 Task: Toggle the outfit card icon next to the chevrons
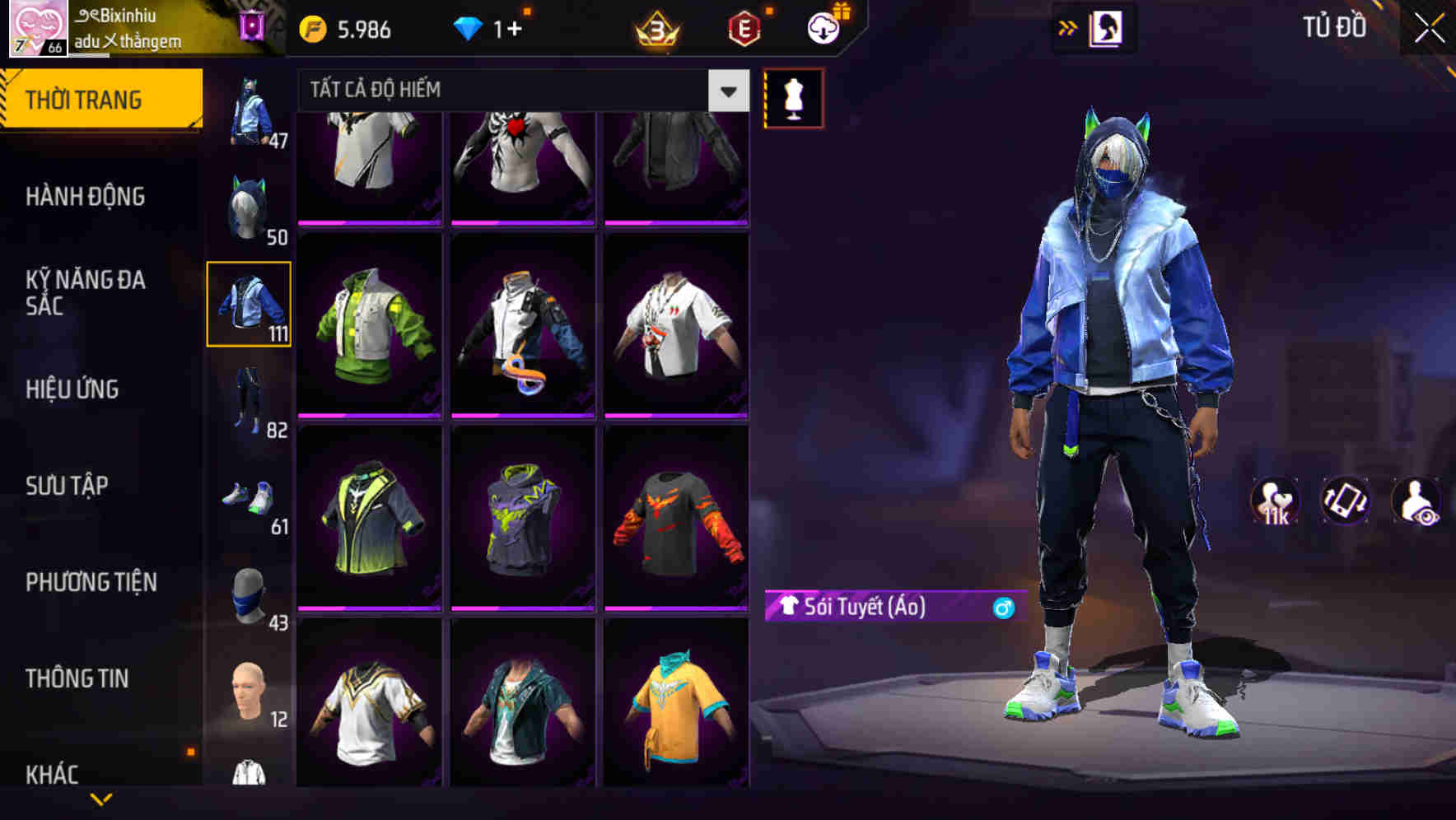(1108, 26)
